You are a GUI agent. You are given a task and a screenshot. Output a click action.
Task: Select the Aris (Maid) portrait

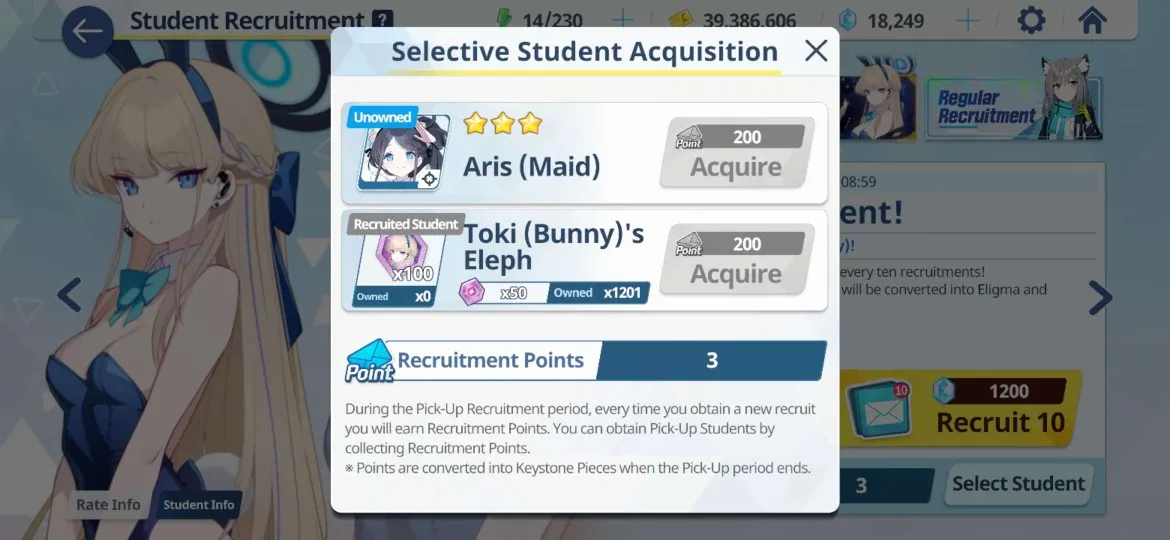point(403,153)
